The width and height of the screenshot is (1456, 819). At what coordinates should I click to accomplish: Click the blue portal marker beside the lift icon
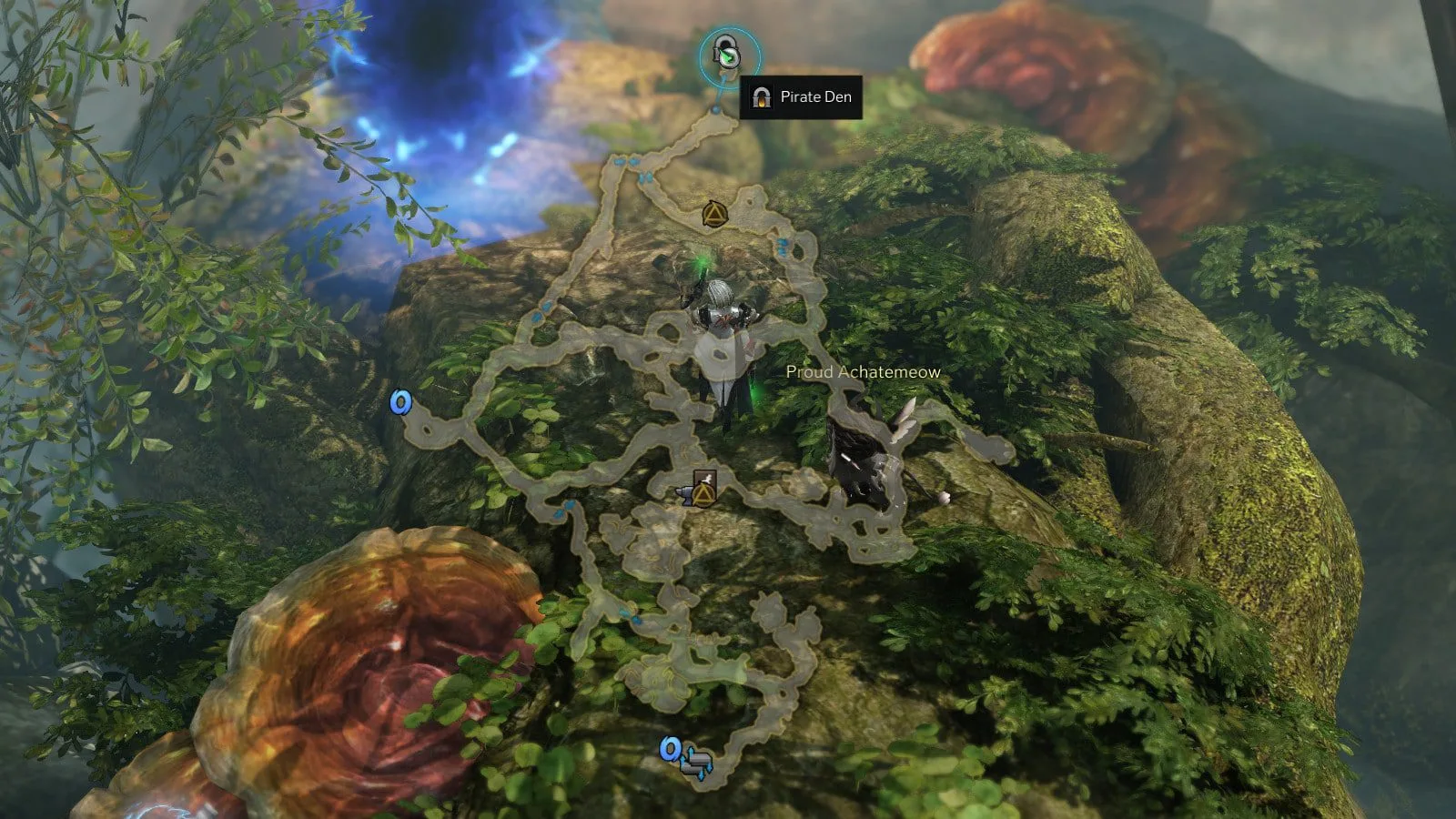(x=671, y=749)
